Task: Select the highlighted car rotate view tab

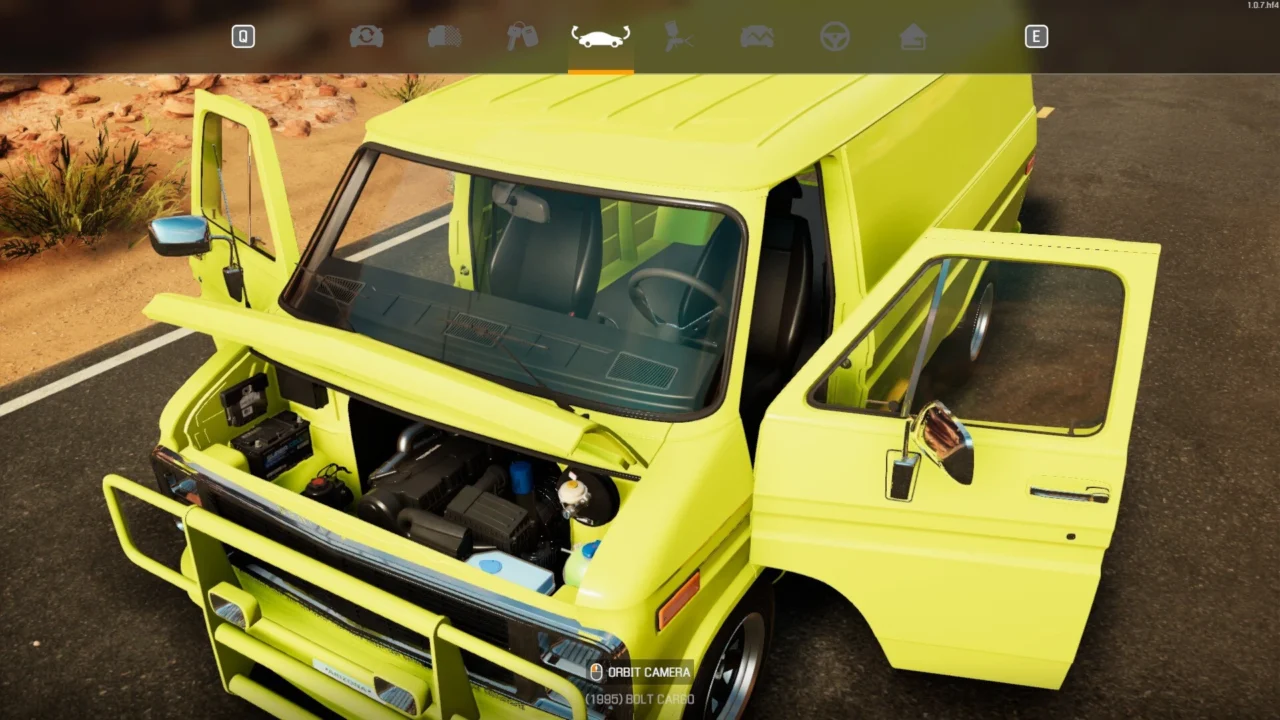Action: coord(600,37)
